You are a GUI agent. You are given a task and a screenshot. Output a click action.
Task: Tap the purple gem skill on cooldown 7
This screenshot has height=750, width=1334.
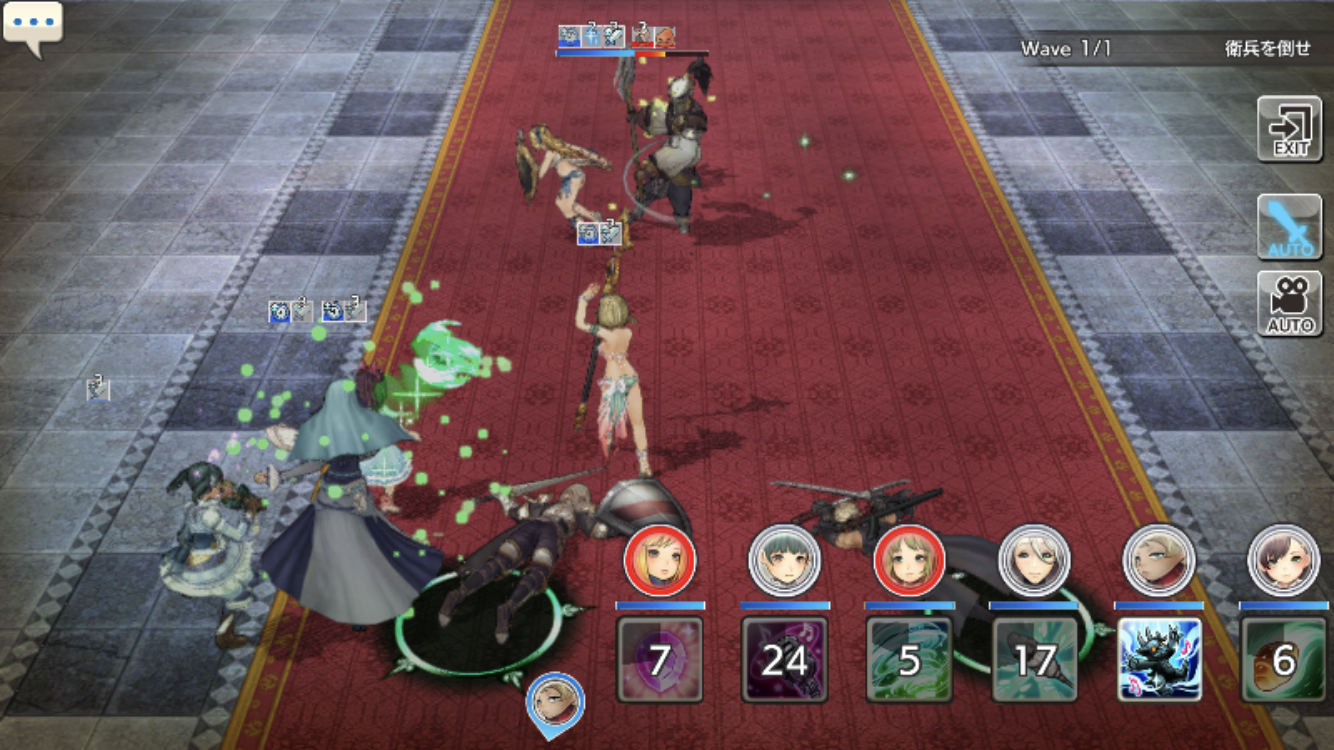tap(659, 658)
